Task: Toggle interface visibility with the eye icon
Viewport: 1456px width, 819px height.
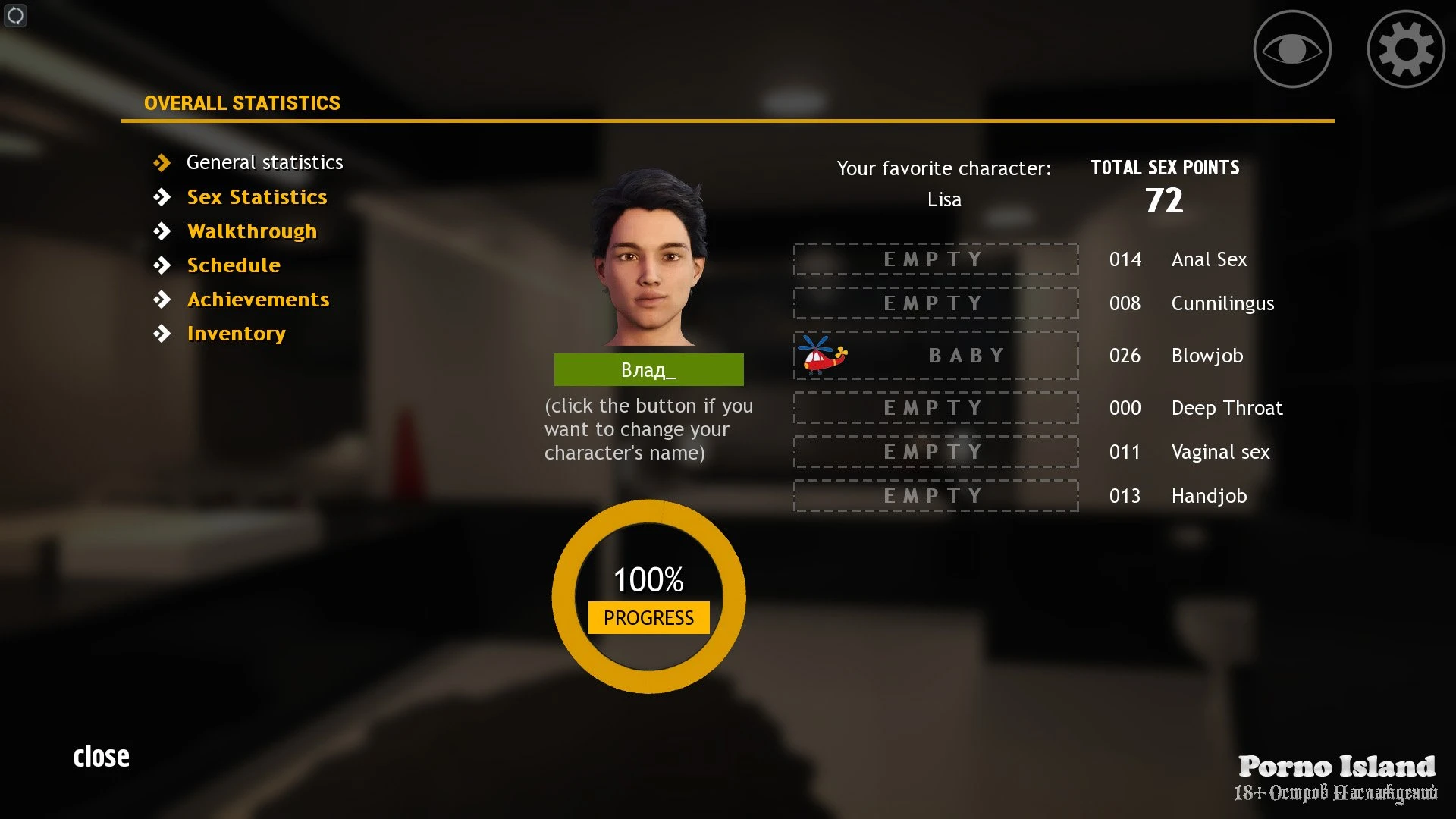Action: pyautogui.click(x=1292, y=49)
